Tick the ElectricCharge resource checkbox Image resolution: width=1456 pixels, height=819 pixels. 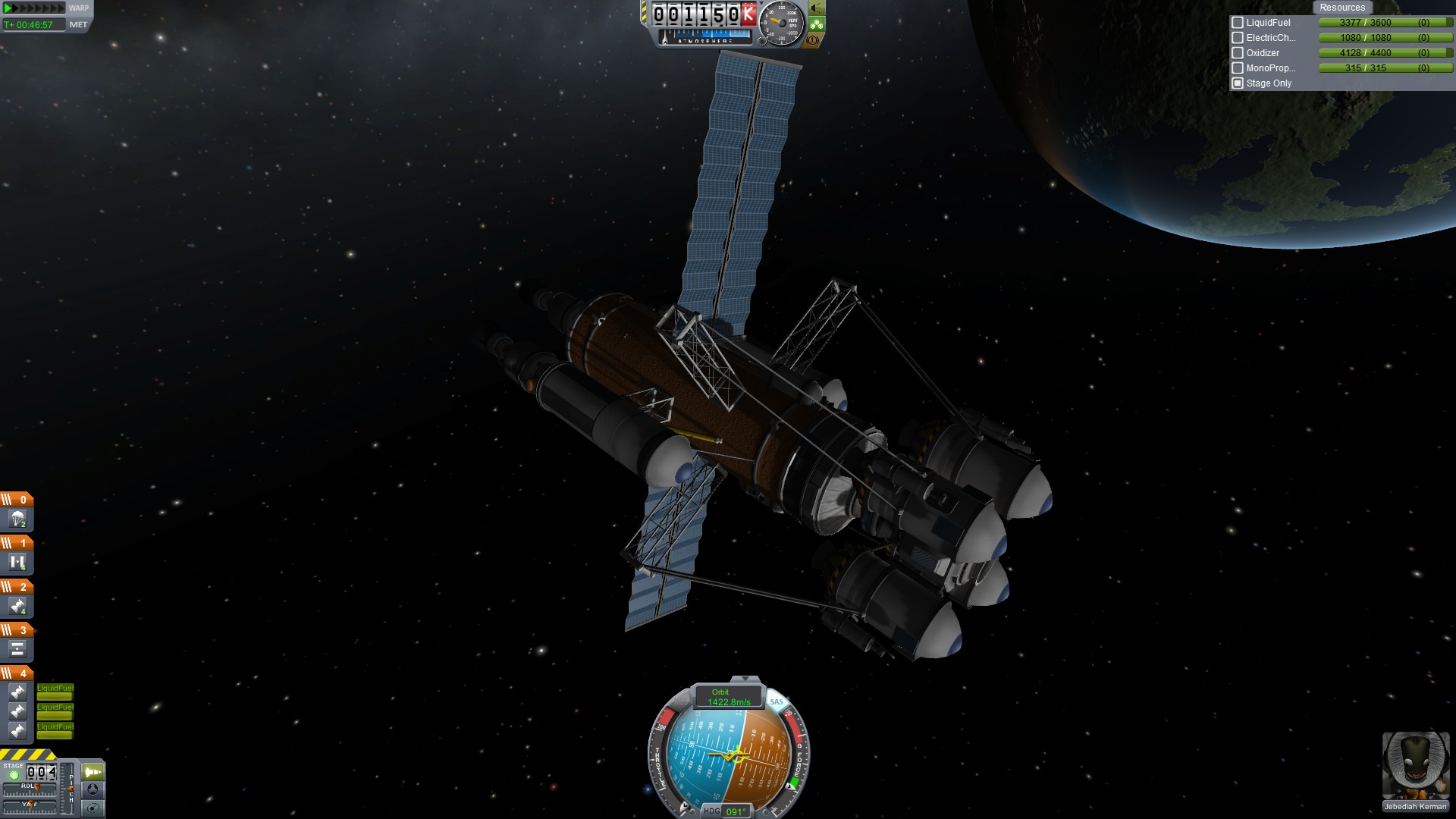click(x=1238, y=38)
